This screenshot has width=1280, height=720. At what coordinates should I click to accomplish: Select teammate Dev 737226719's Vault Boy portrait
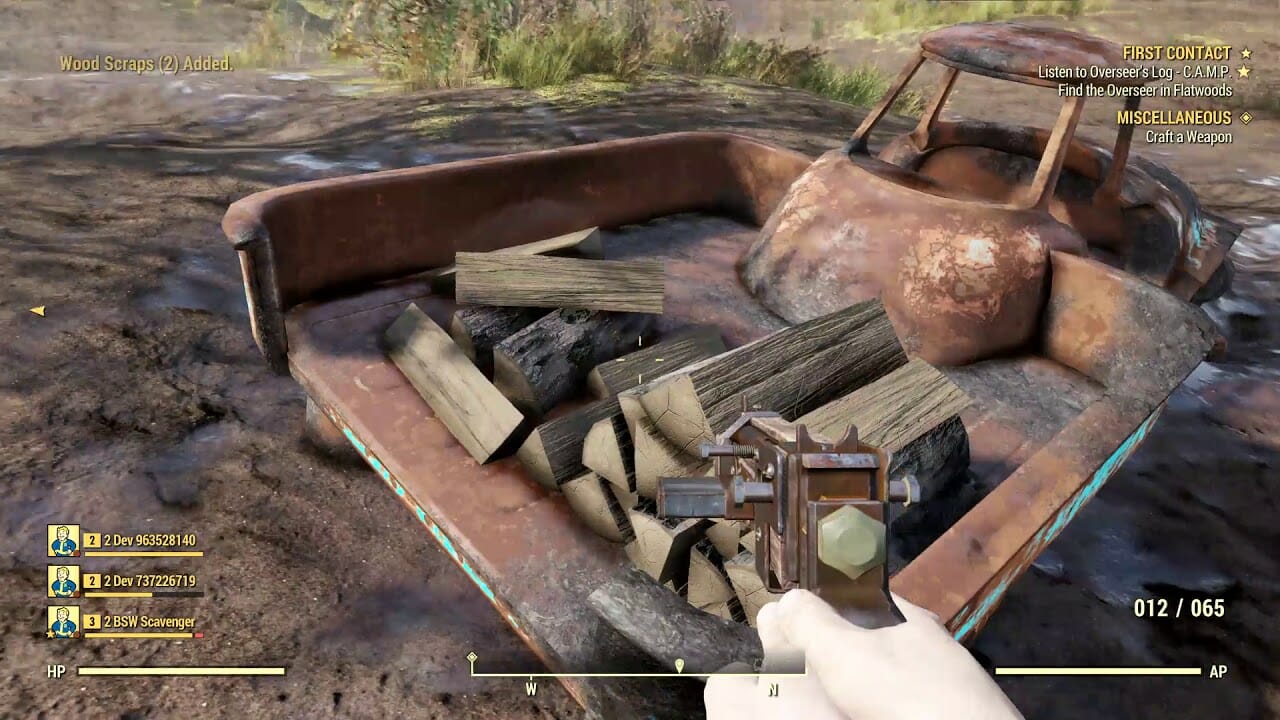pos(63,581)
